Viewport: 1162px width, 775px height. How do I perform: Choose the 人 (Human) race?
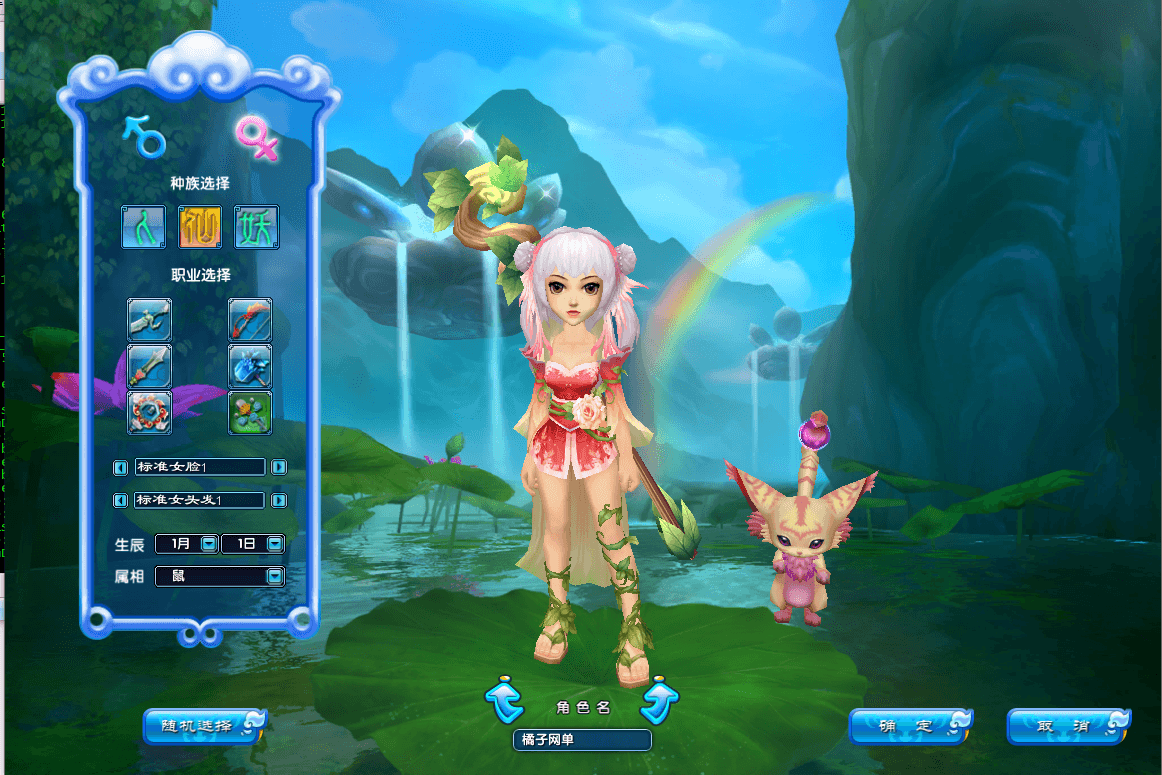point(143,228)
